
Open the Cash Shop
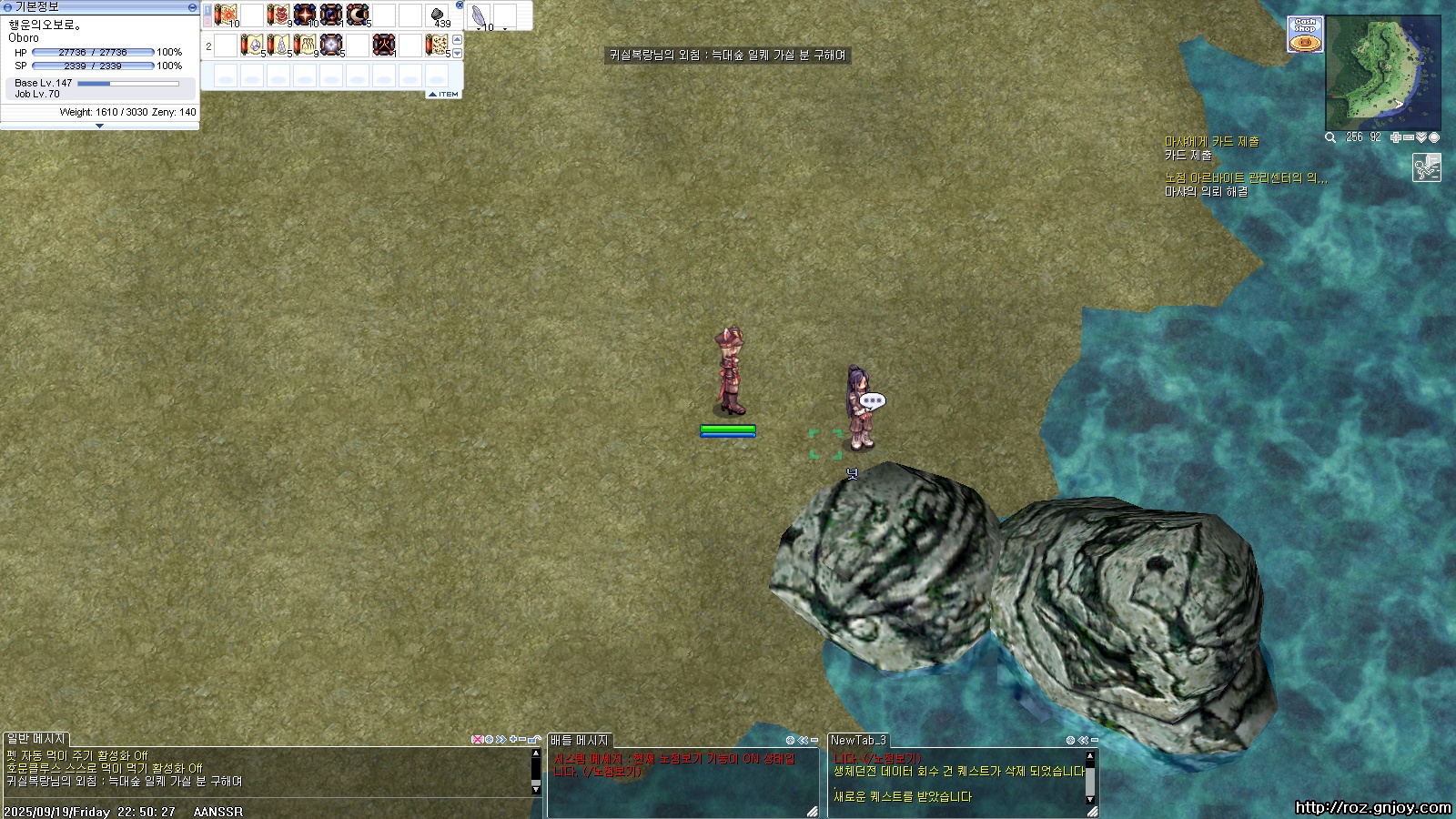pos(1305,35)
